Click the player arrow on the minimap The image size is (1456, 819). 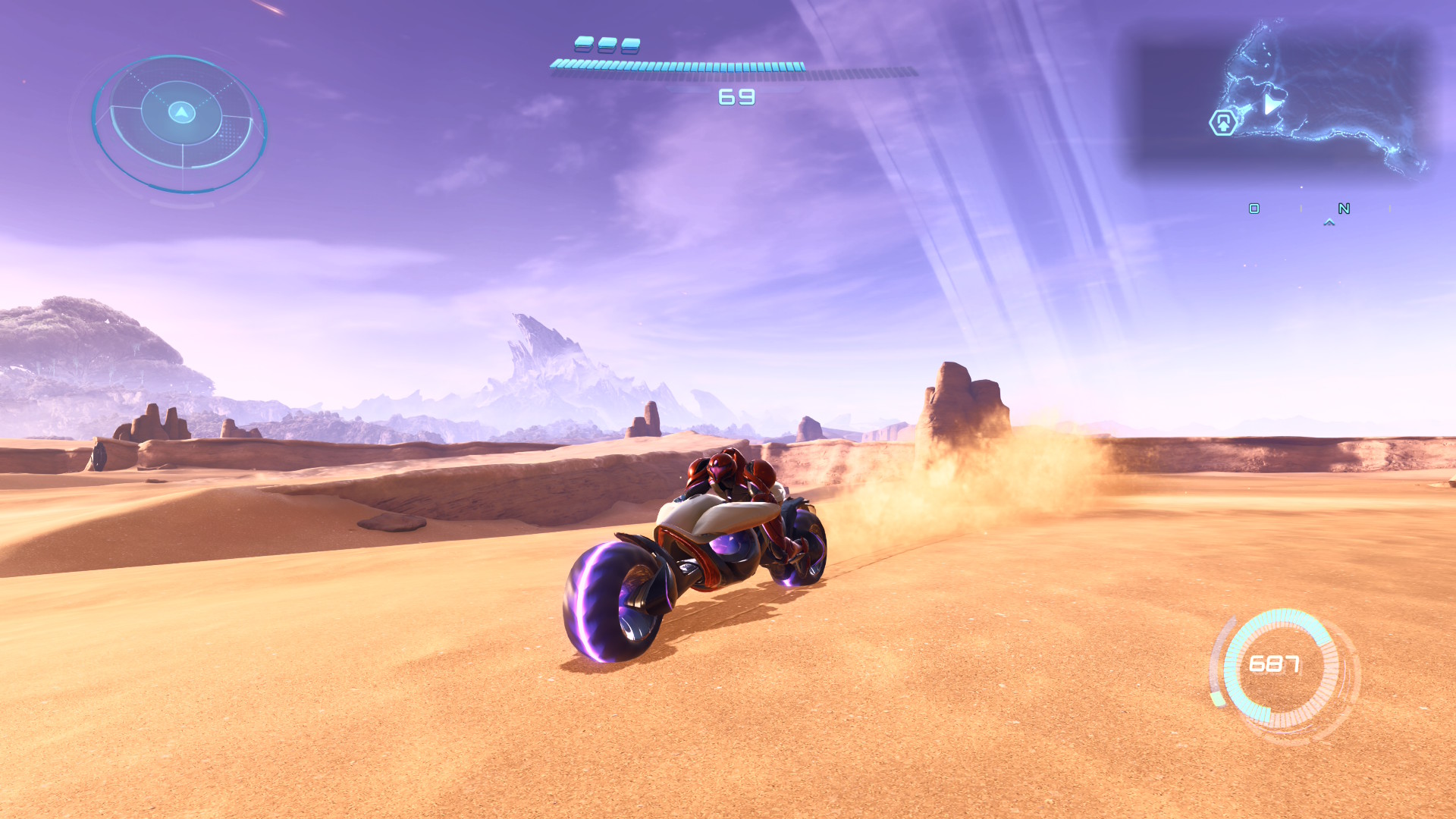pyautogui.click(x=1272, y=104)
